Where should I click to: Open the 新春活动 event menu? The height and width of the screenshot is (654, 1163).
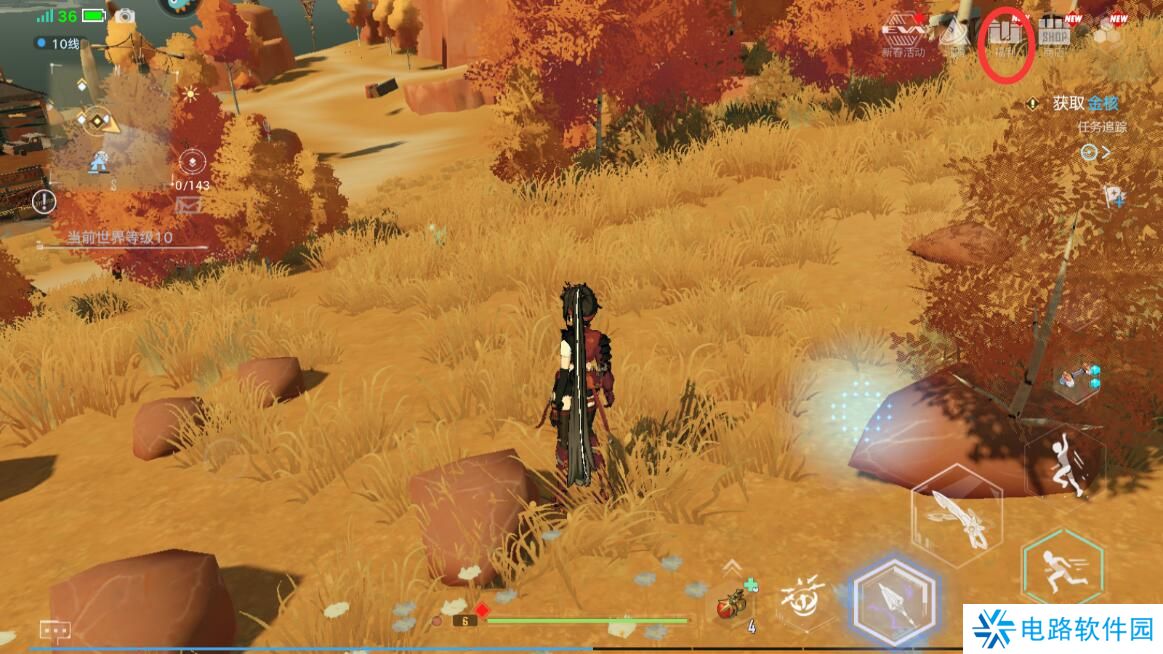903,36
